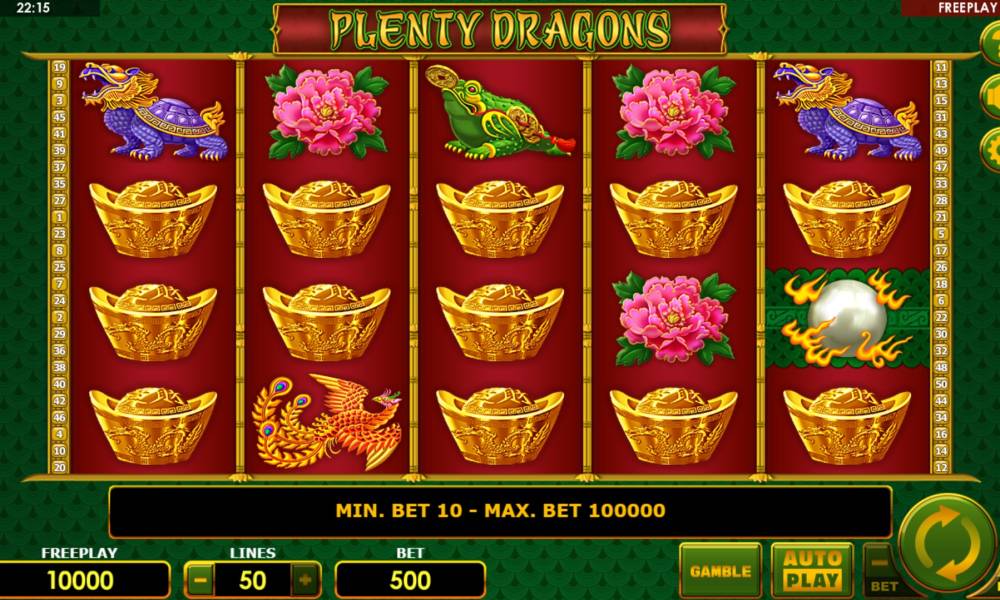Image resolution: width=1000 pixels, height=600 pixels.
Task: Select the Bet amount field showing 500
Action: tap(410, 580)
